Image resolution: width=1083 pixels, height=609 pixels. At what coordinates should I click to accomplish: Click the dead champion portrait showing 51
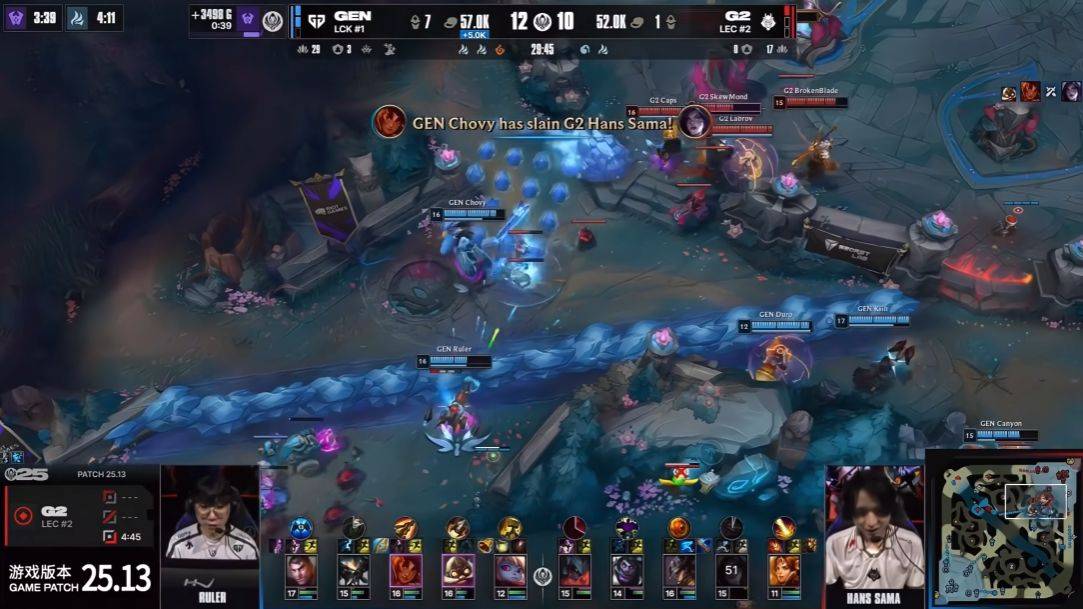[x=731, y=571]
